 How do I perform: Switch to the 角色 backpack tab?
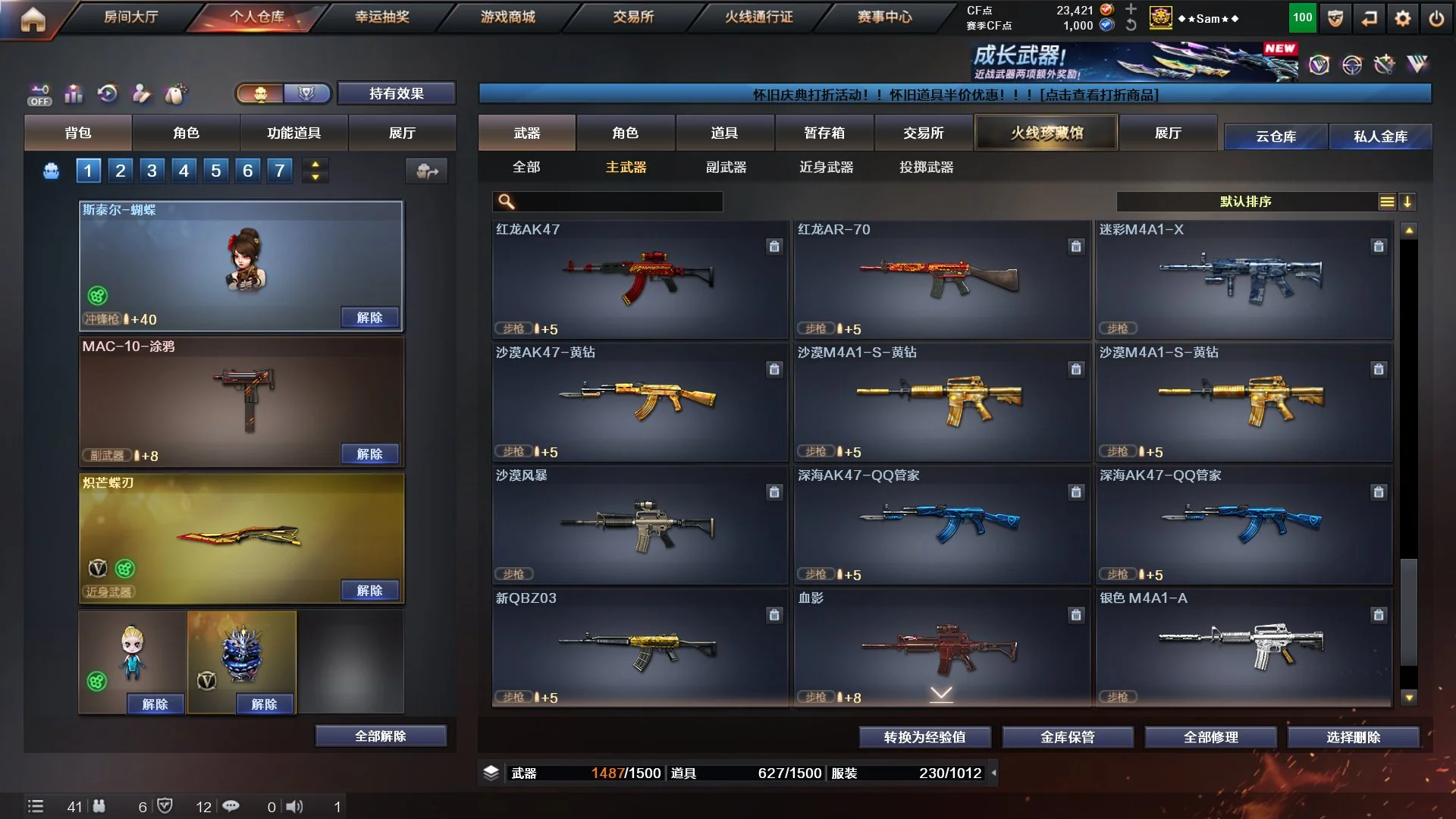pos(186,133)
